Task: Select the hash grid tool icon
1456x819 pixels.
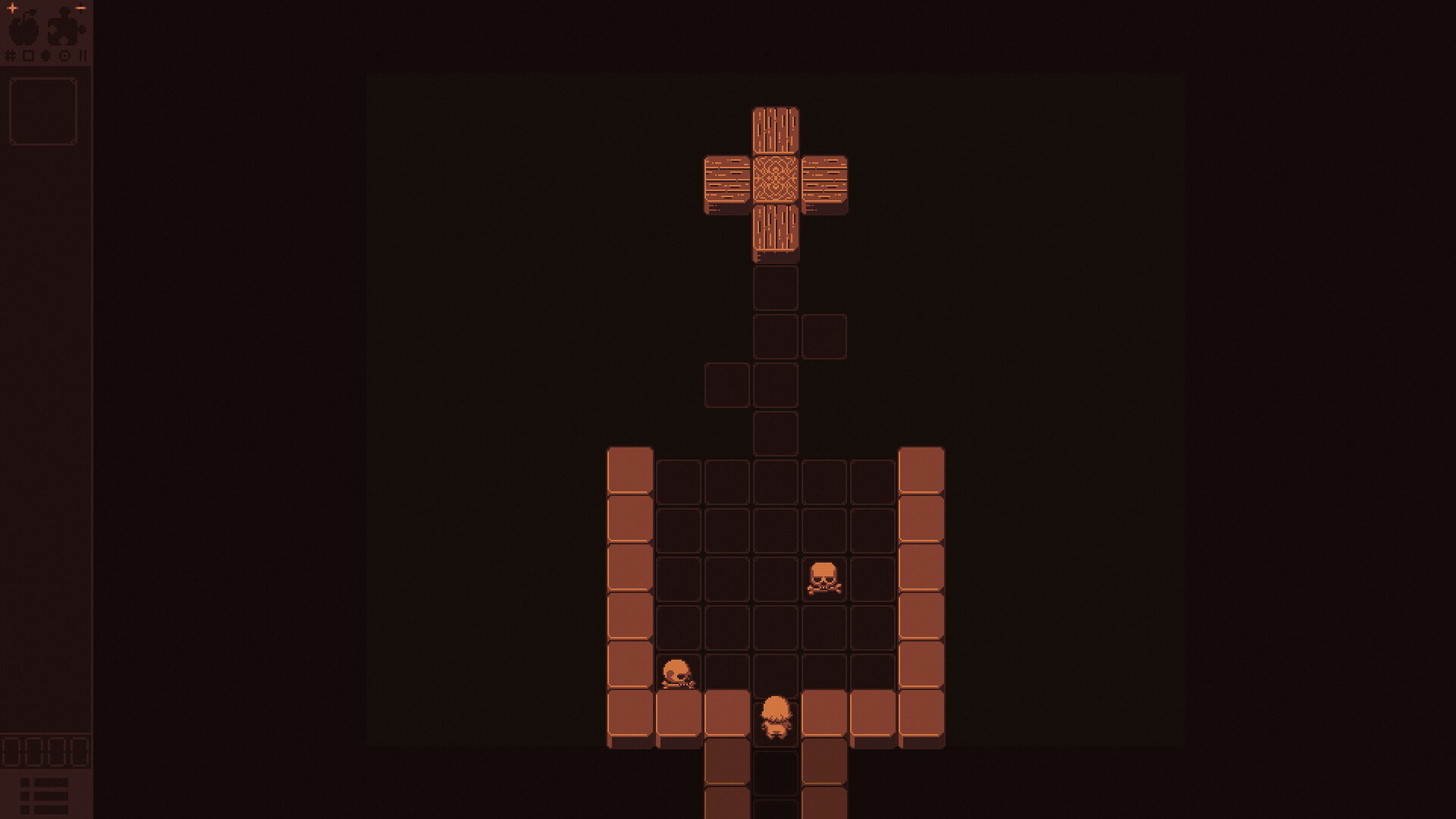Action: [x=10, y=55]
